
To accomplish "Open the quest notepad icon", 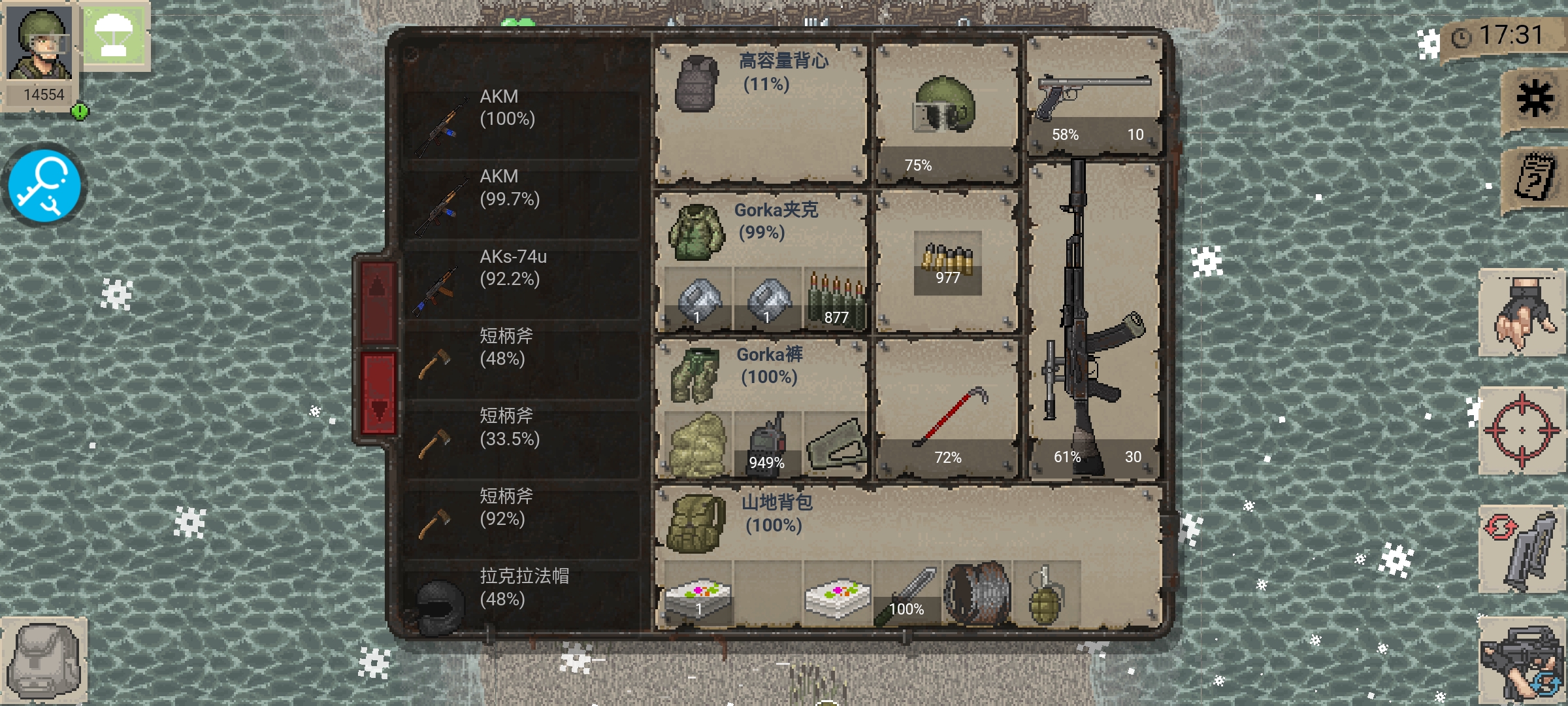I will pos(1535,178).
